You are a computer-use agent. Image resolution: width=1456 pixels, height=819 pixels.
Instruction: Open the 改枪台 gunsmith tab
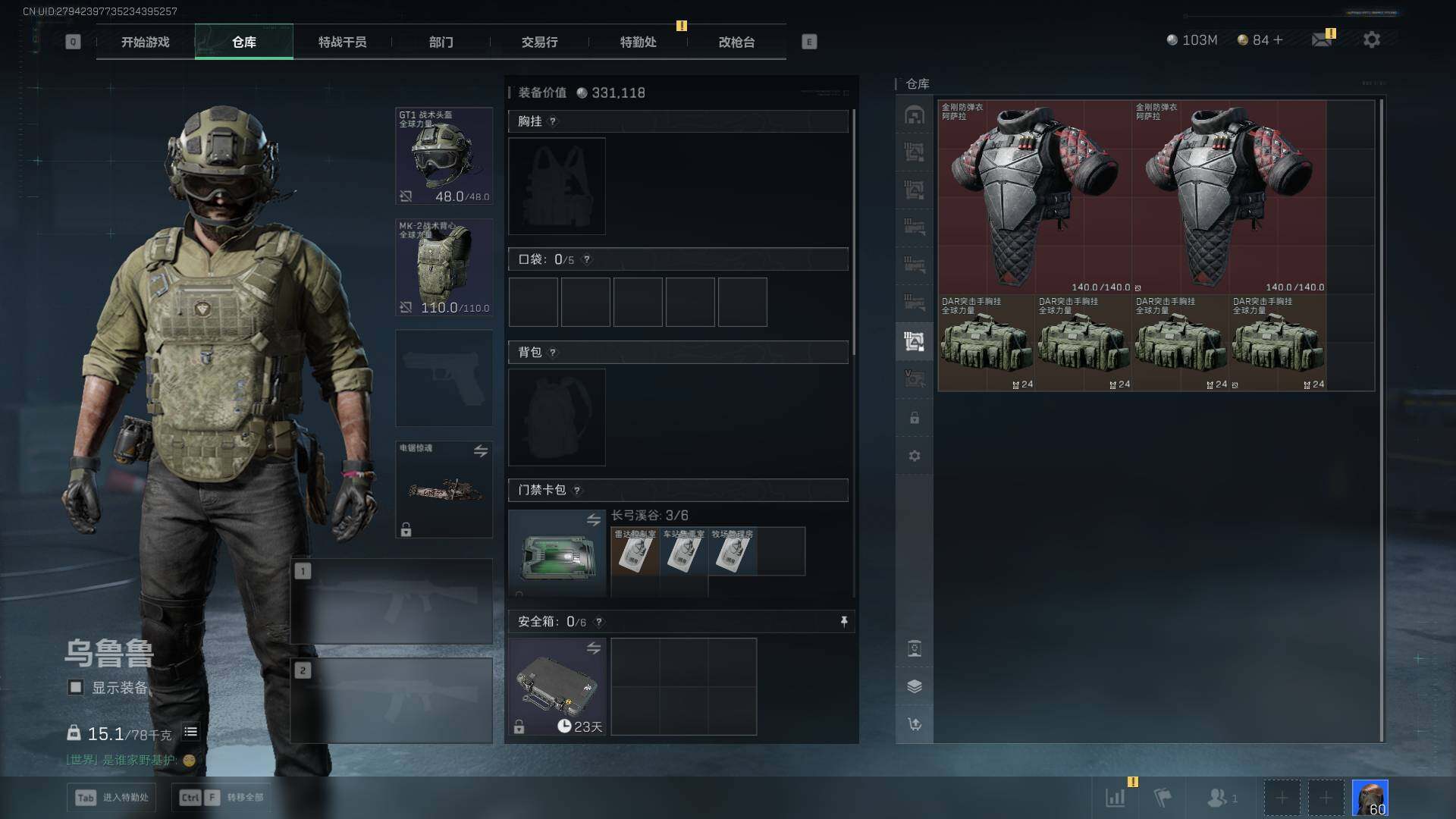coord(736,42)
